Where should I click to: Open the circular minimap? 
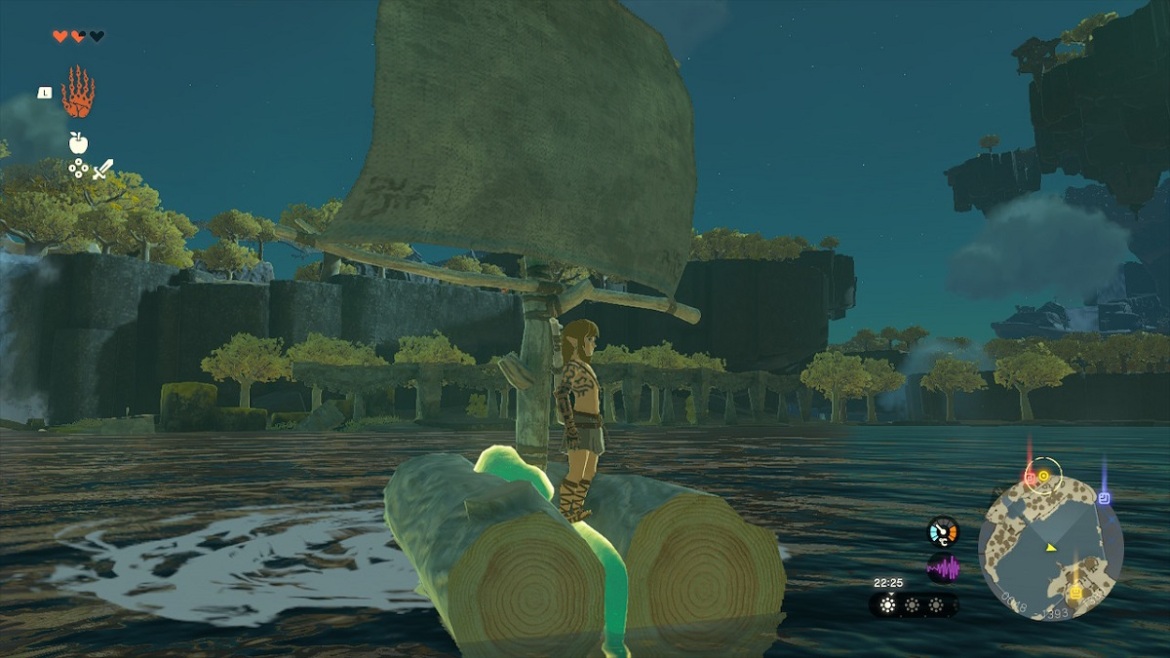pyautogui.click(x=1051, y=547)
